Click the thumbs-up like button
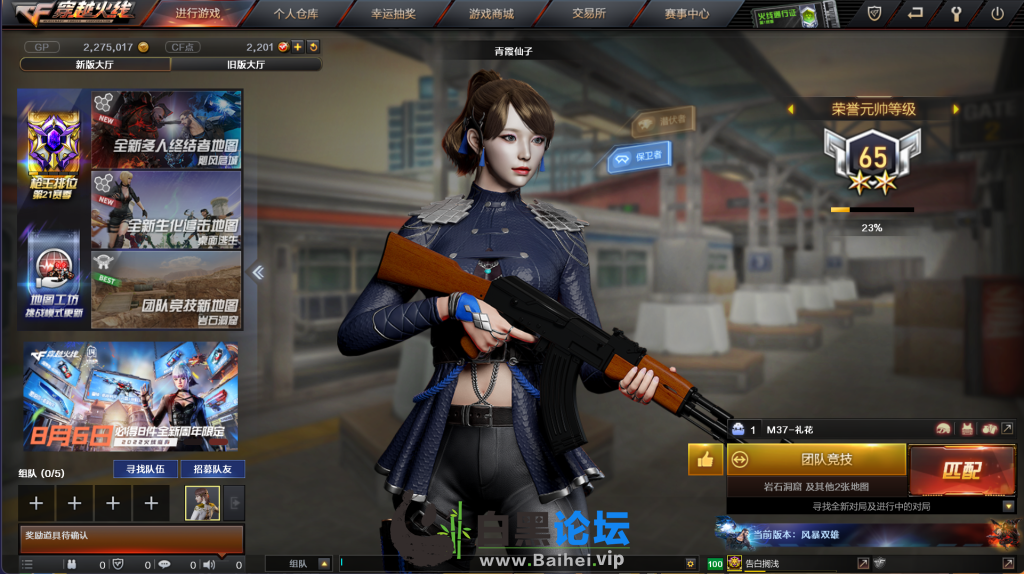 (705, 460)
